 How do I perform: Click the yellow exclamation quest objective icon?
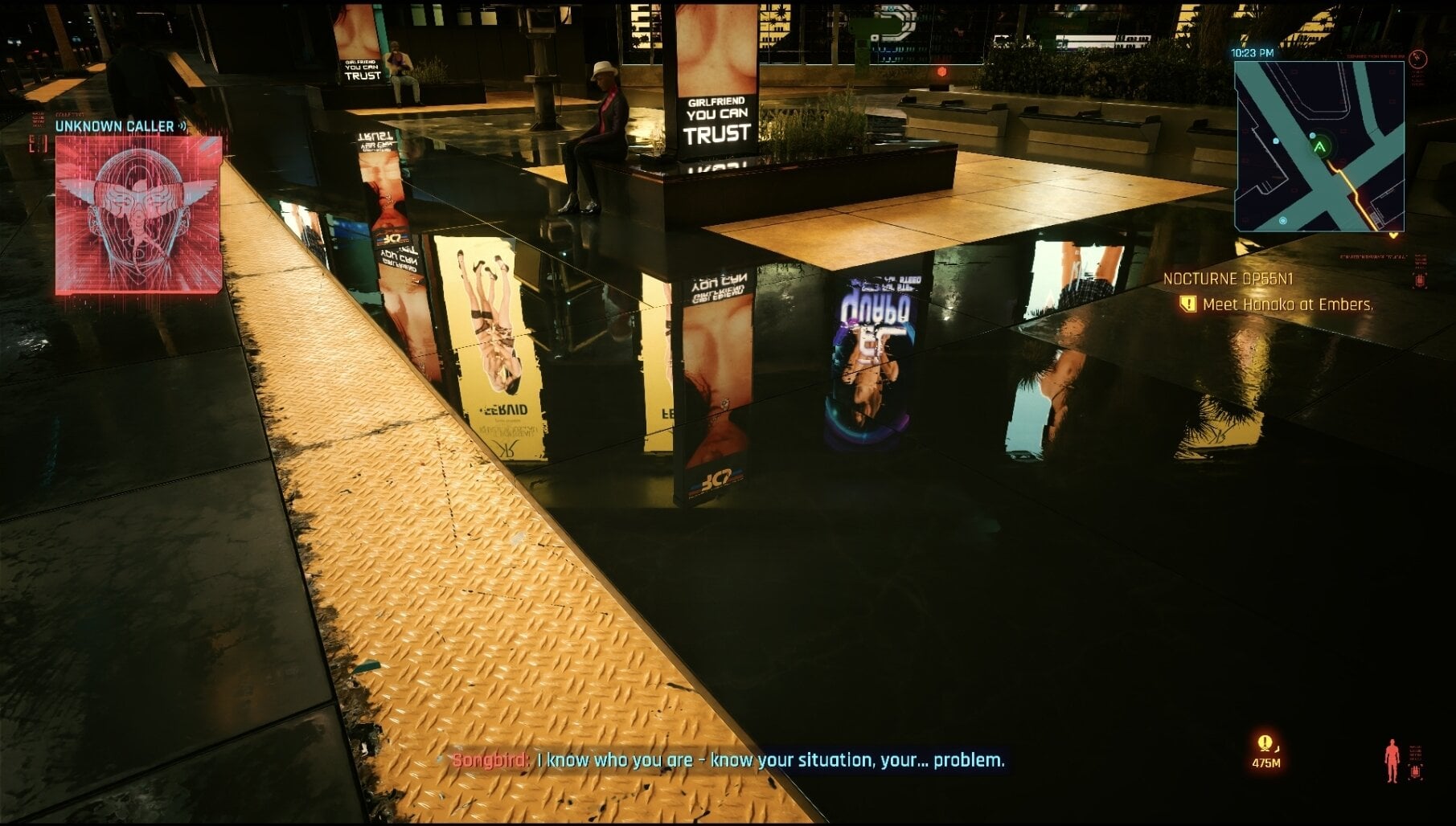1187,303
